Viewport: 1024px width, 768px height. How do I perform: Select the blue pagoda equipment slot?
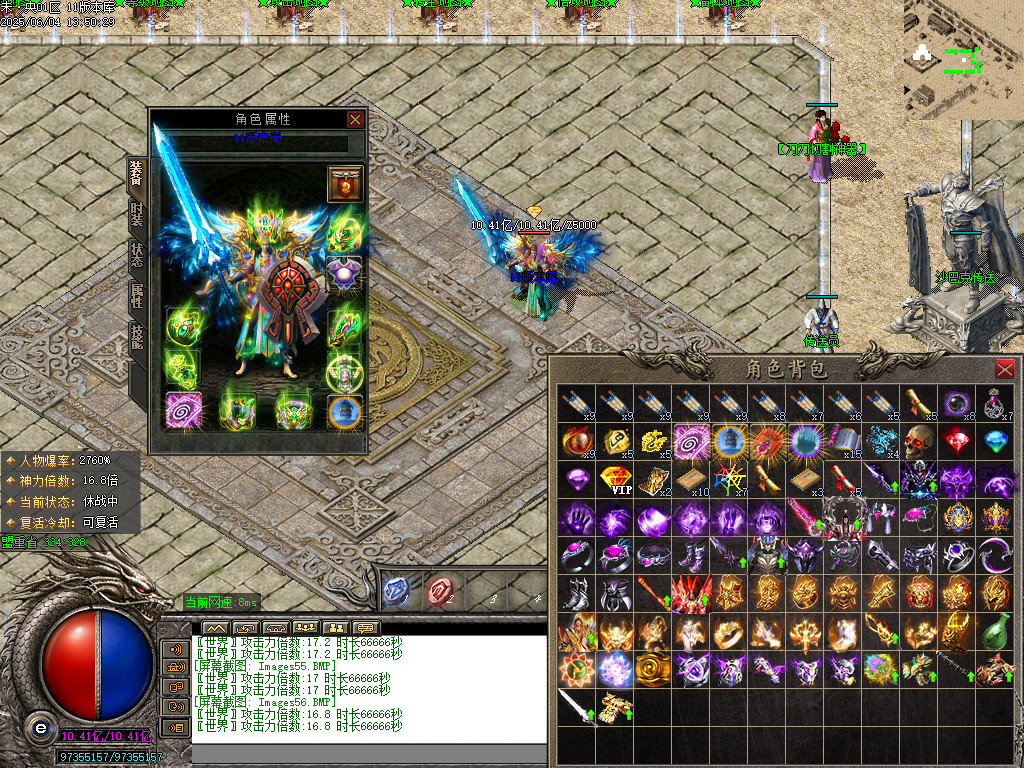pyautogui.click(x=345, y=410)
